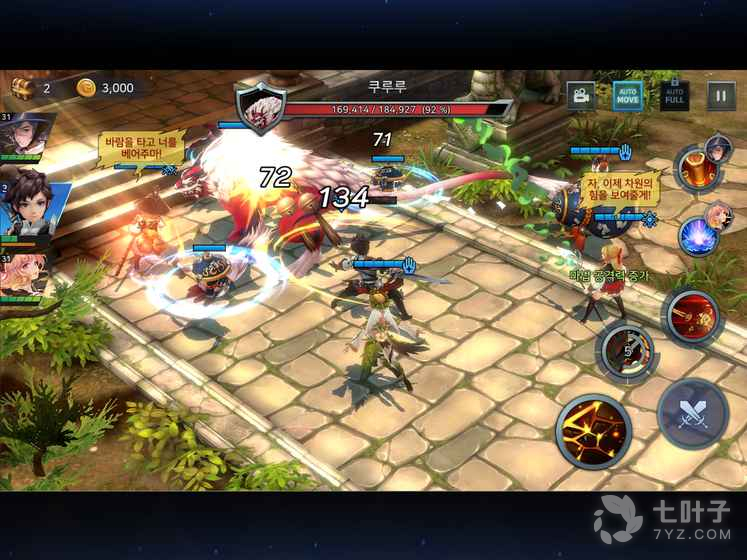Switch the camera view with the camera icon
This screenshot has width=747, height=560.
580,95
